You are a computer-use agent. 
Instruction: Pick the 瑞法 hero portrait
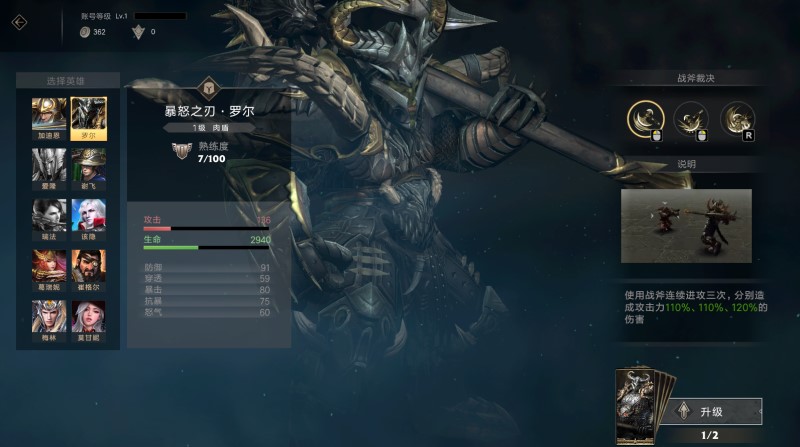point(49,215)
